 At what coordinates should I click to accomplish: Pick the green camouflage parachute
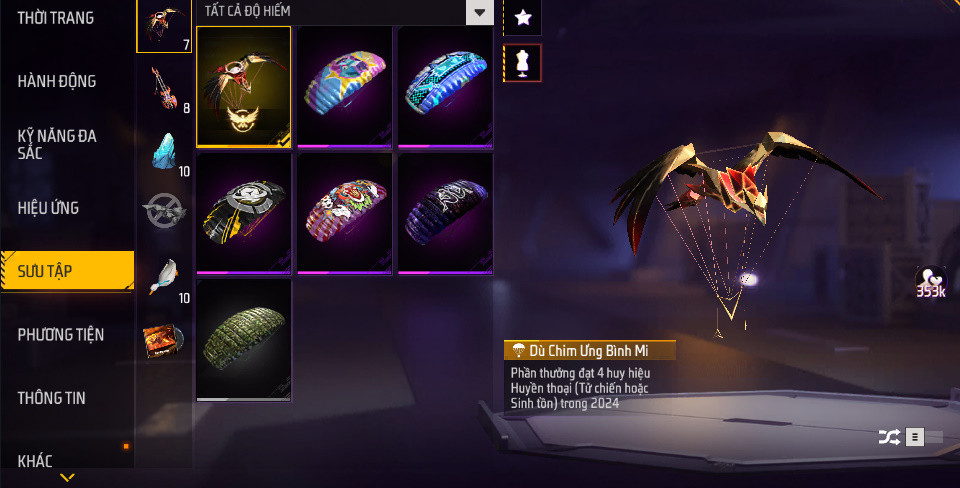pos(244,340)
